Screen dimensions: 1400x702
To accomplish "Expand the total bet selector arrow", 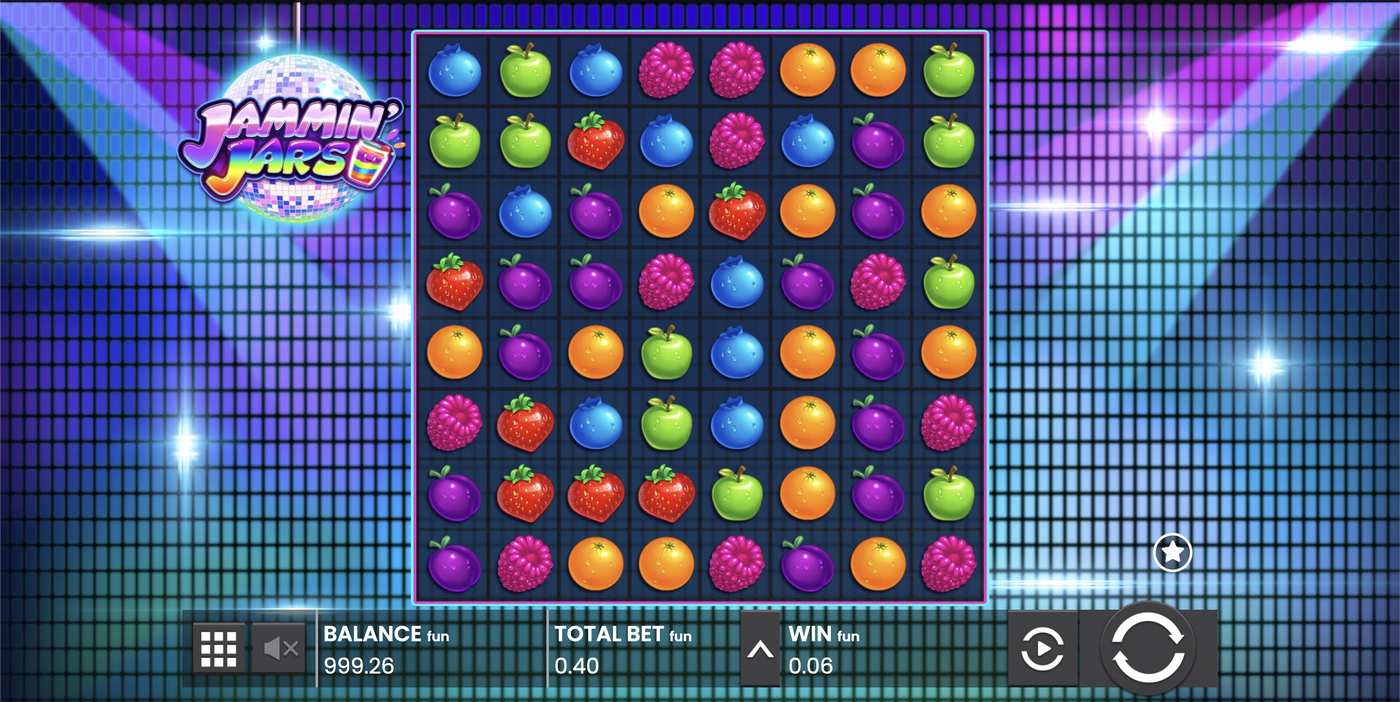I will click(x=760, y=650).
